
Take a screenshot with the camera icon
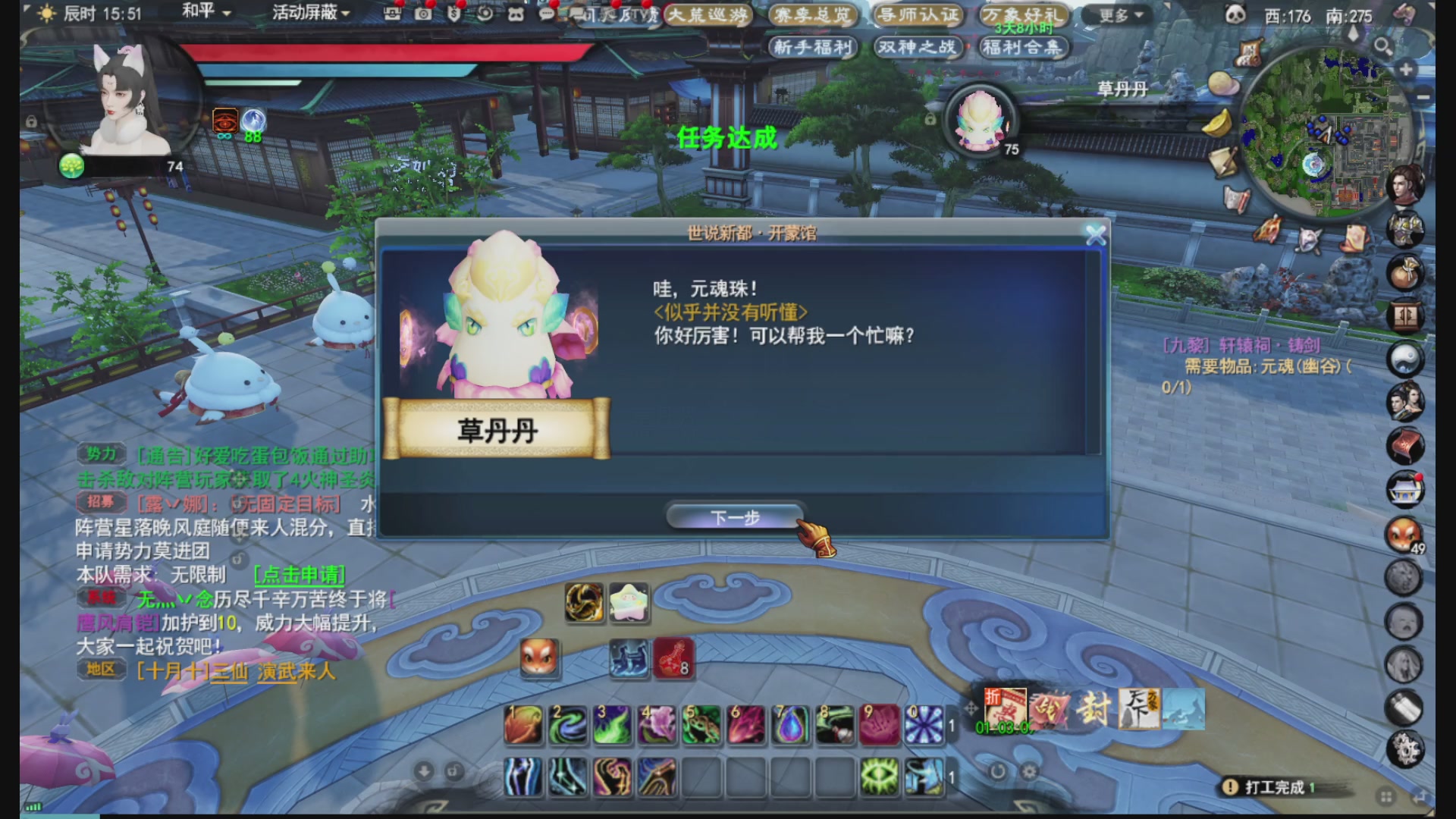coord(423,13)
